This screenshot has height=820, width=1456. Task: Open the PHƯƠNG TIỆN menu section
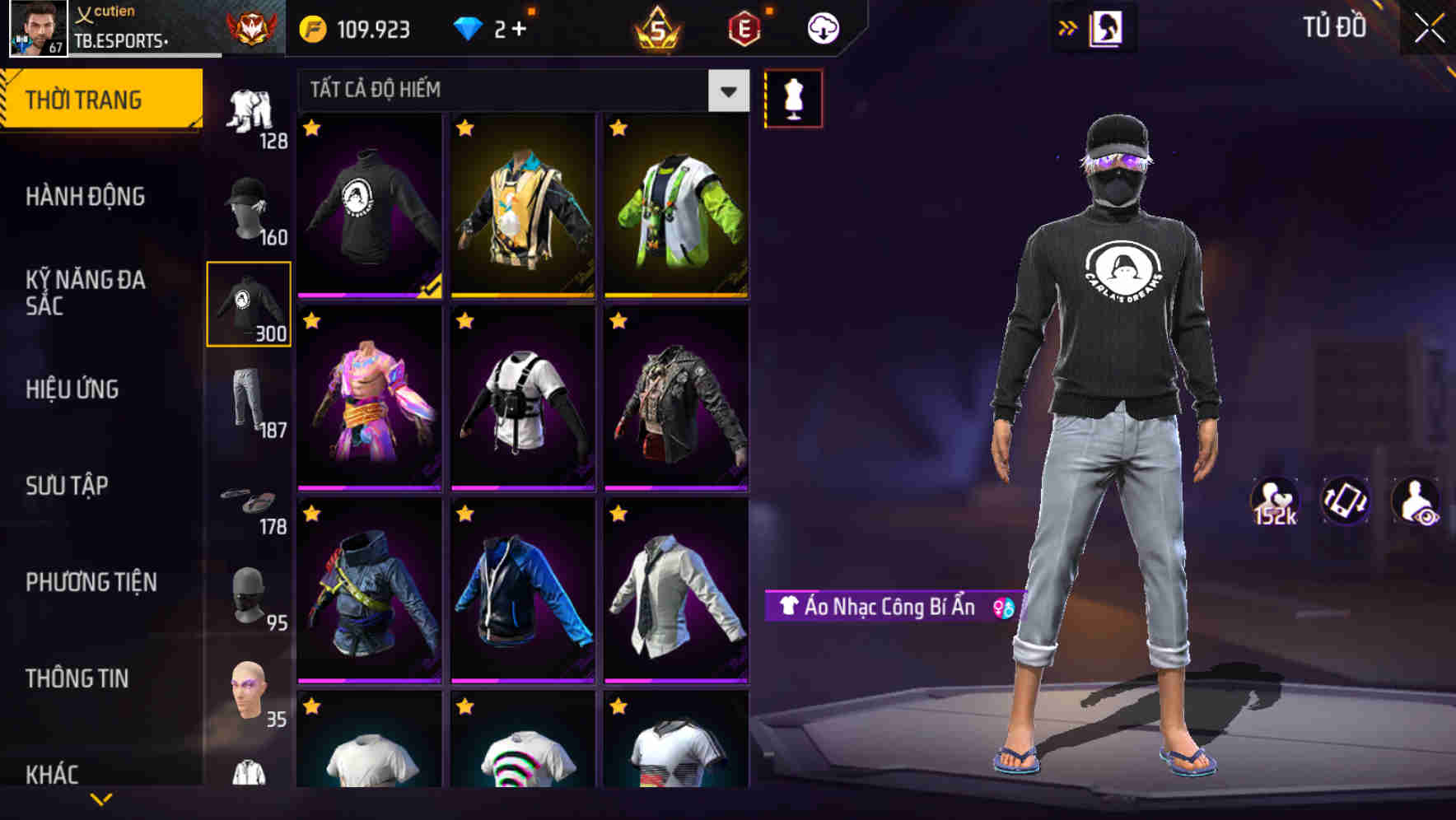click(x=91, y=581)
